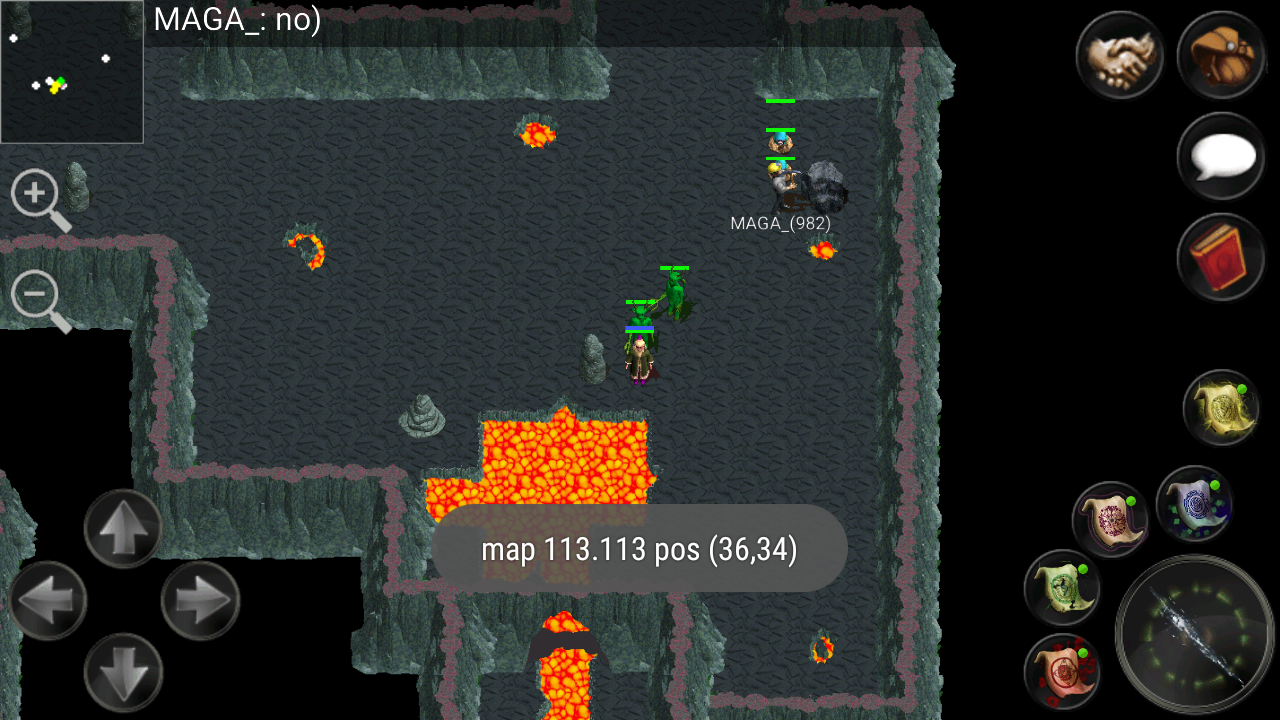
Task: Open the chat speech bubble
Action: tap(1221, 157)
